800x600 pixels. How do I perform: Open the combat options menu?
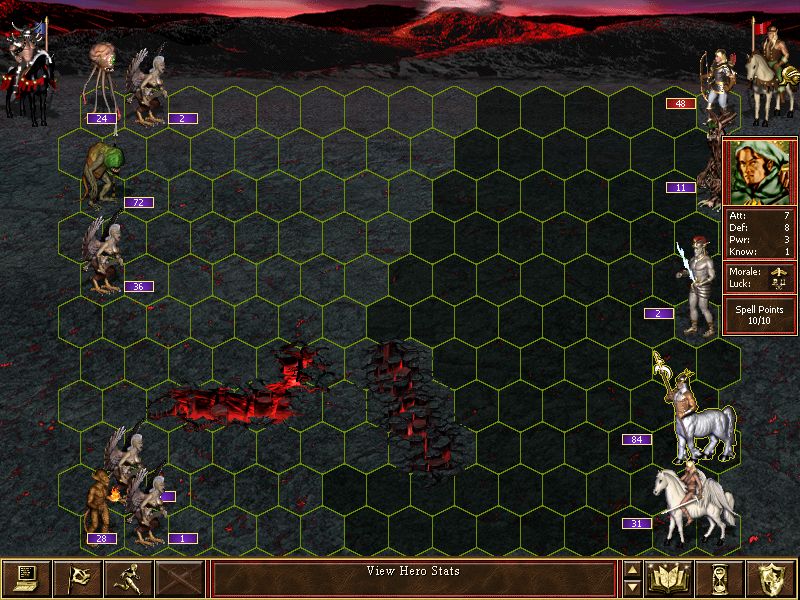click(x=26, y=577)
